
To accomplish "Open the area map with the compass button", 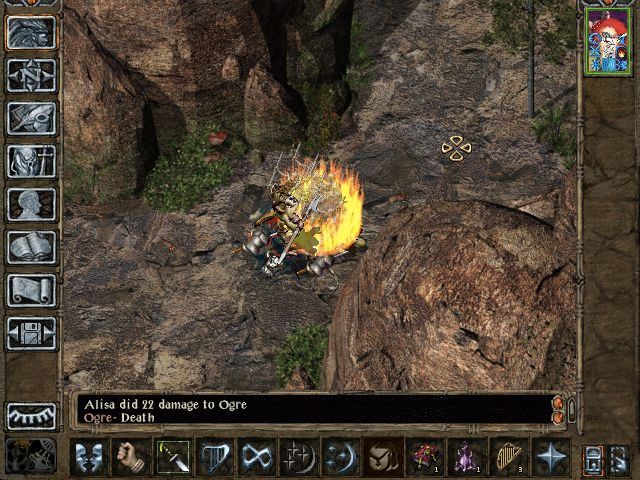I will pyautogui.click(x=31, y=75).
